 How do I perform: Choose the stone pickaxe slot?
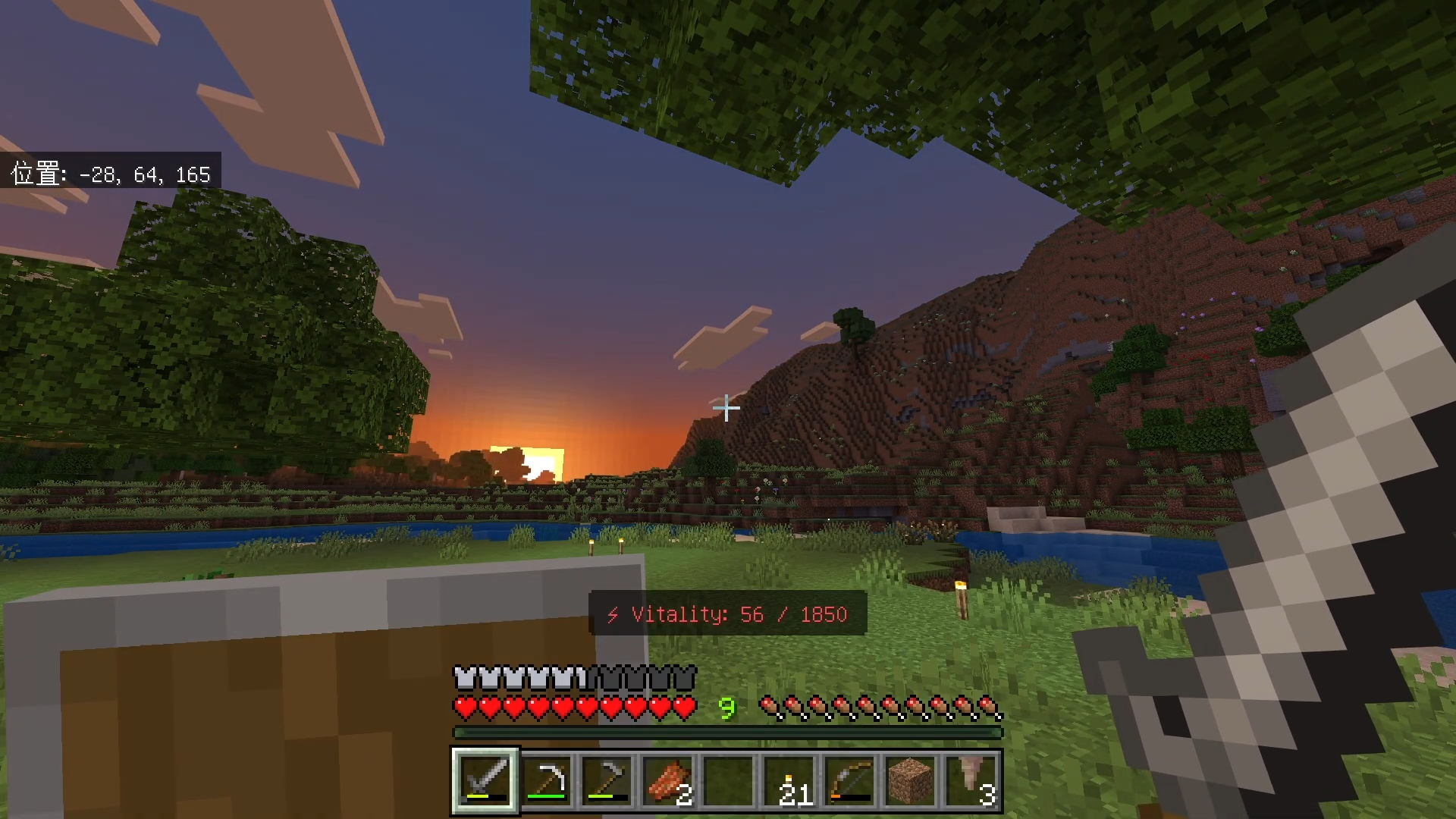(x=607, y=780)
